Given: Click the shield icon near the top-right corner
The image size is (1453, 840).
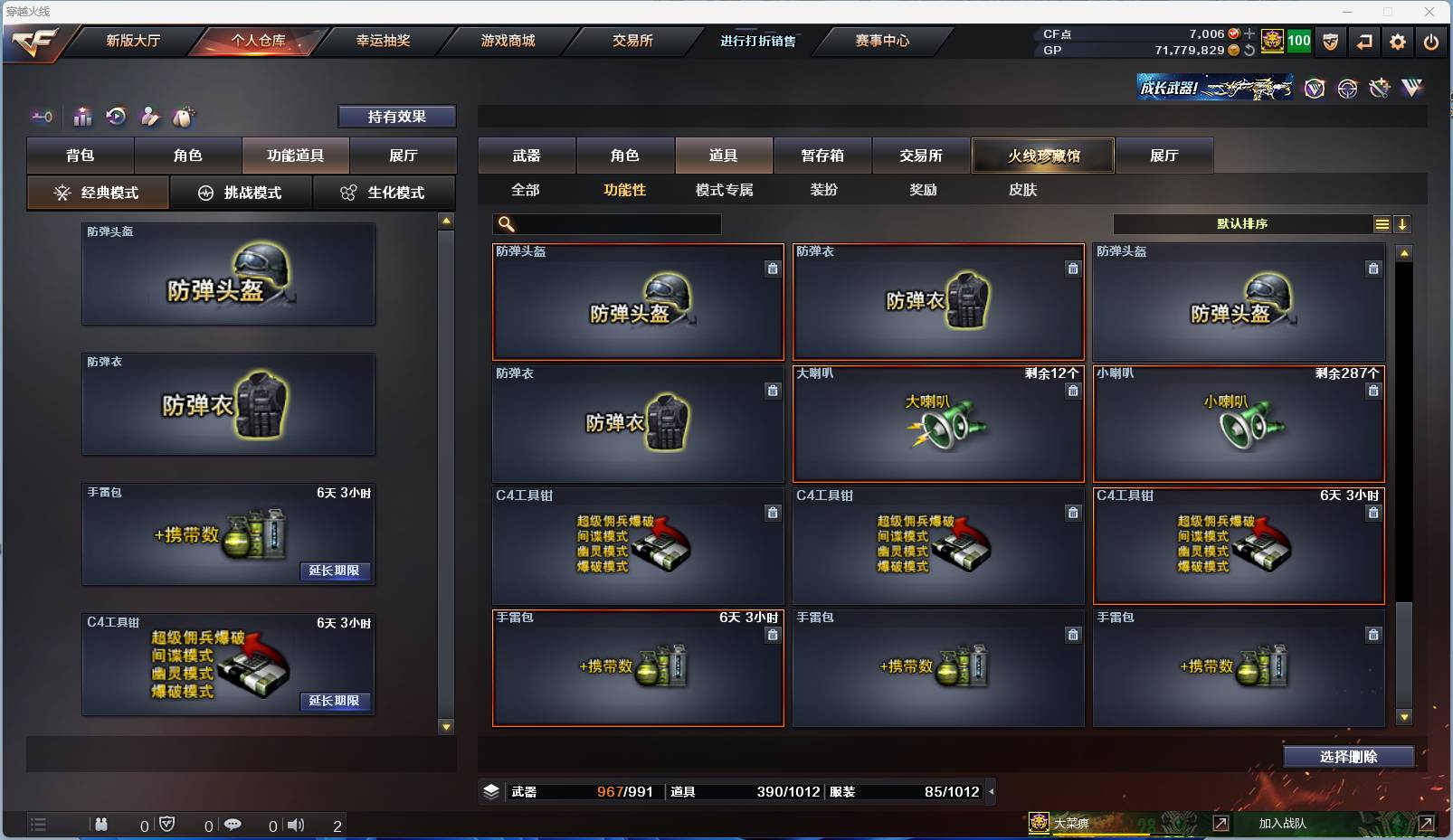Looking at the screenshot, I should coord(1330,42).
